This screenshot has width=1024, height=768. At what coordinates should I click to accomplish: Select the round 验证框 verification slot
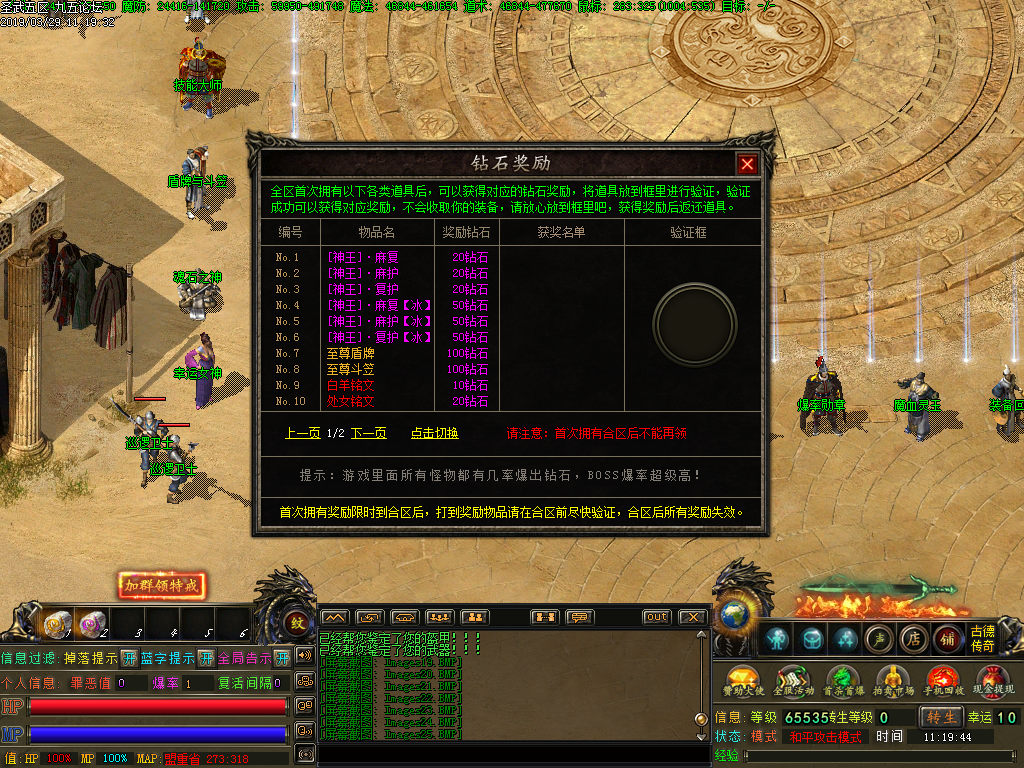(x=695, y=323)
